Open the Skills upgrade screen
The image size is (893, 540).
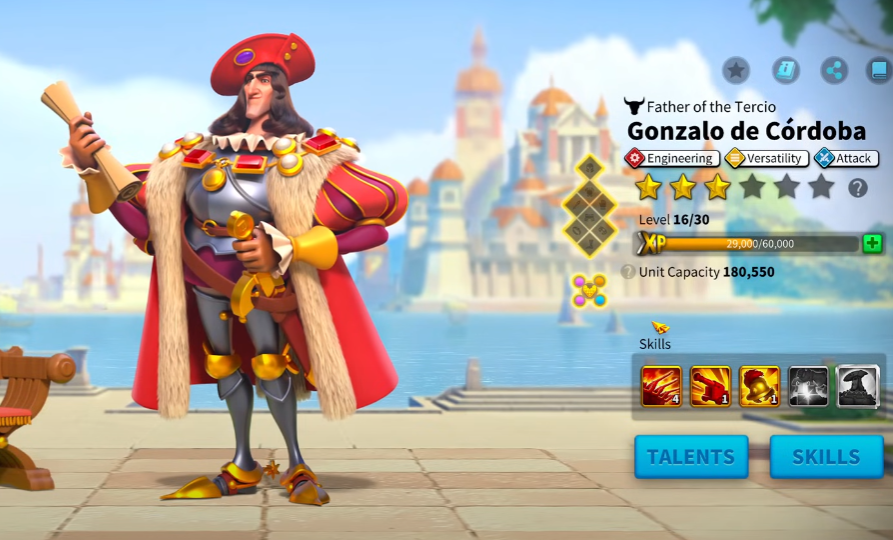click(x=826, y=457)
